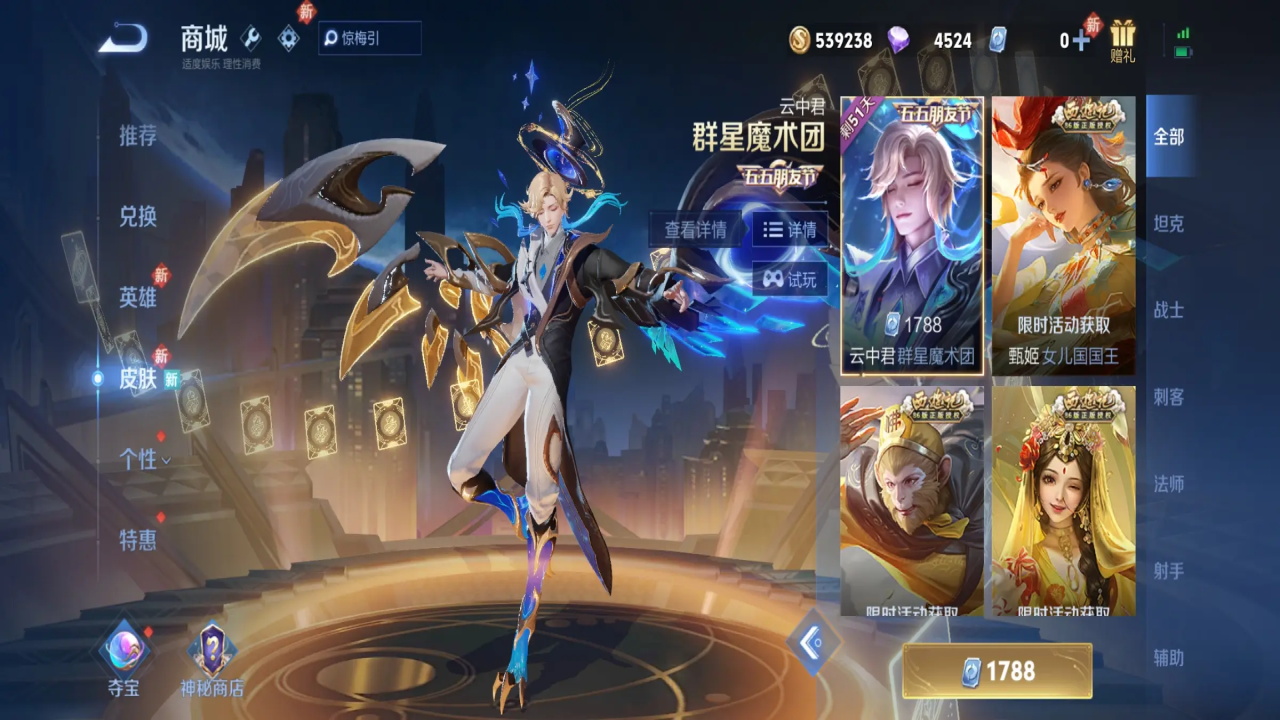The image size is (1280, 720).
Task: Select the 云中君 群星魔术团 skin card
Action: click(912, 235)
